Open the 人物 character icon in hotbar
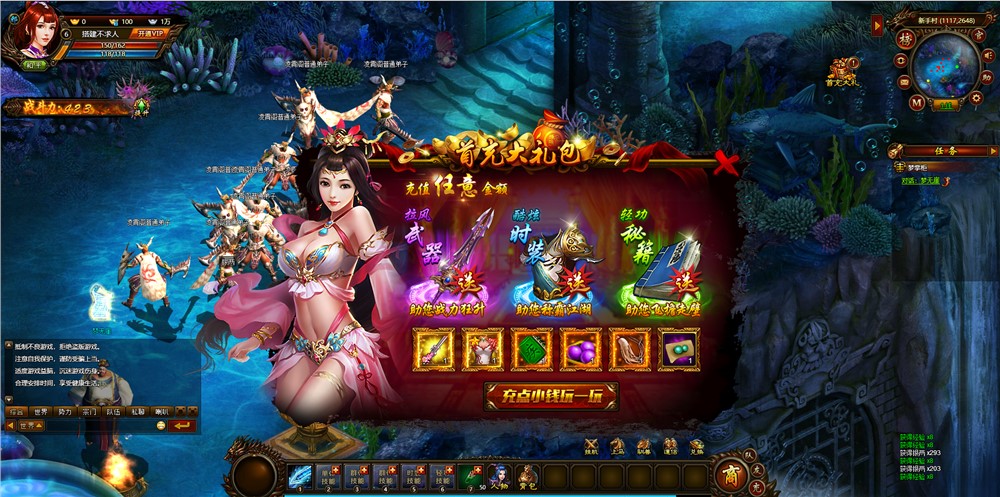 498,476
